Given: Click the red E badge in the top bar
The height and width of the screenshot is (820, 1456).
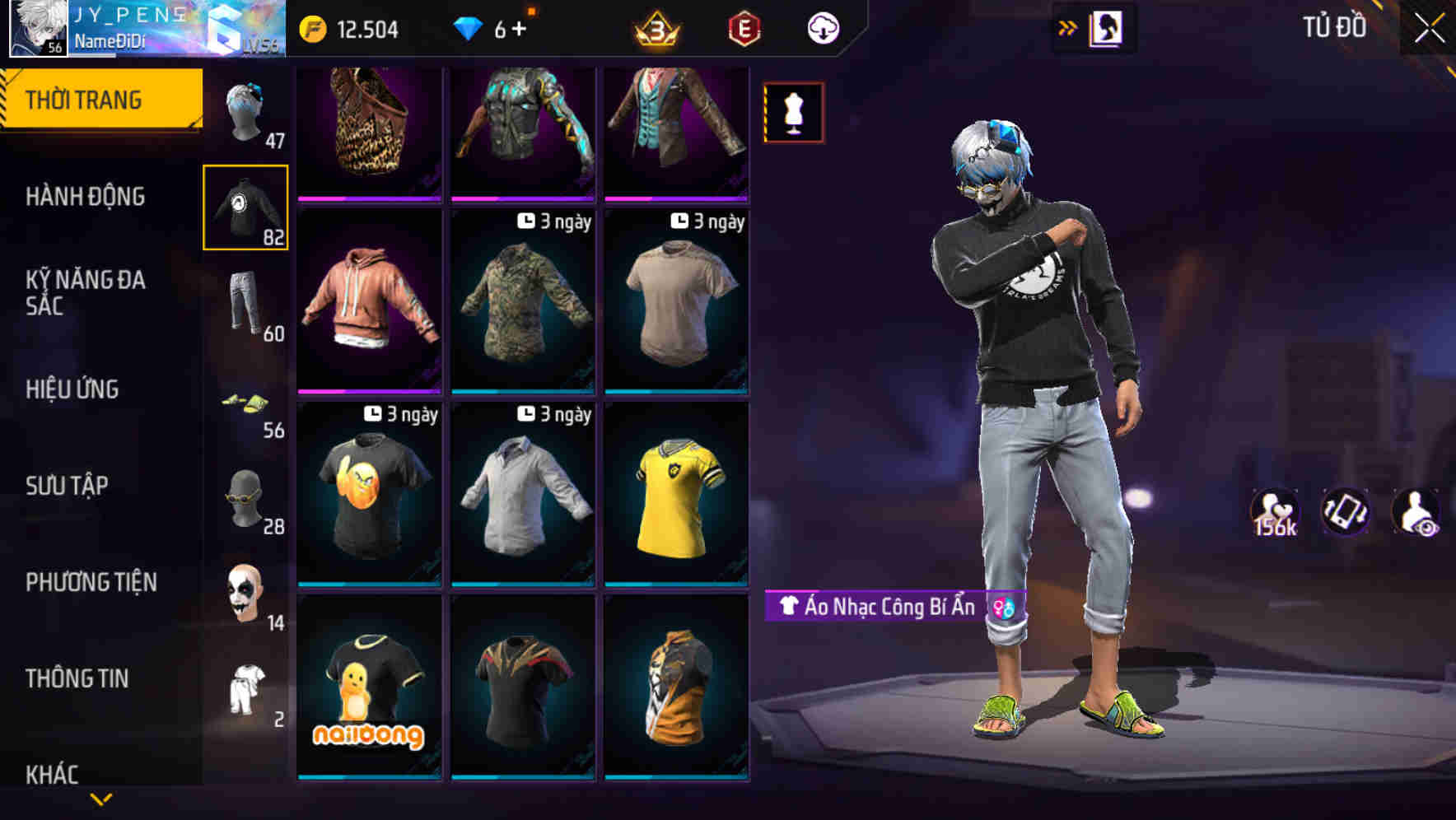Looking at the screenshot, I should [744, 27].
